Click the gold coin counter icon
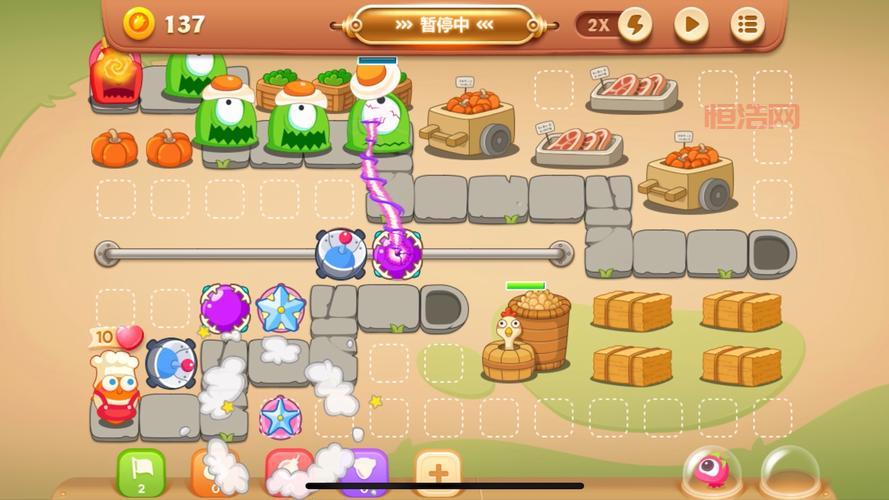 click(139, 23)
